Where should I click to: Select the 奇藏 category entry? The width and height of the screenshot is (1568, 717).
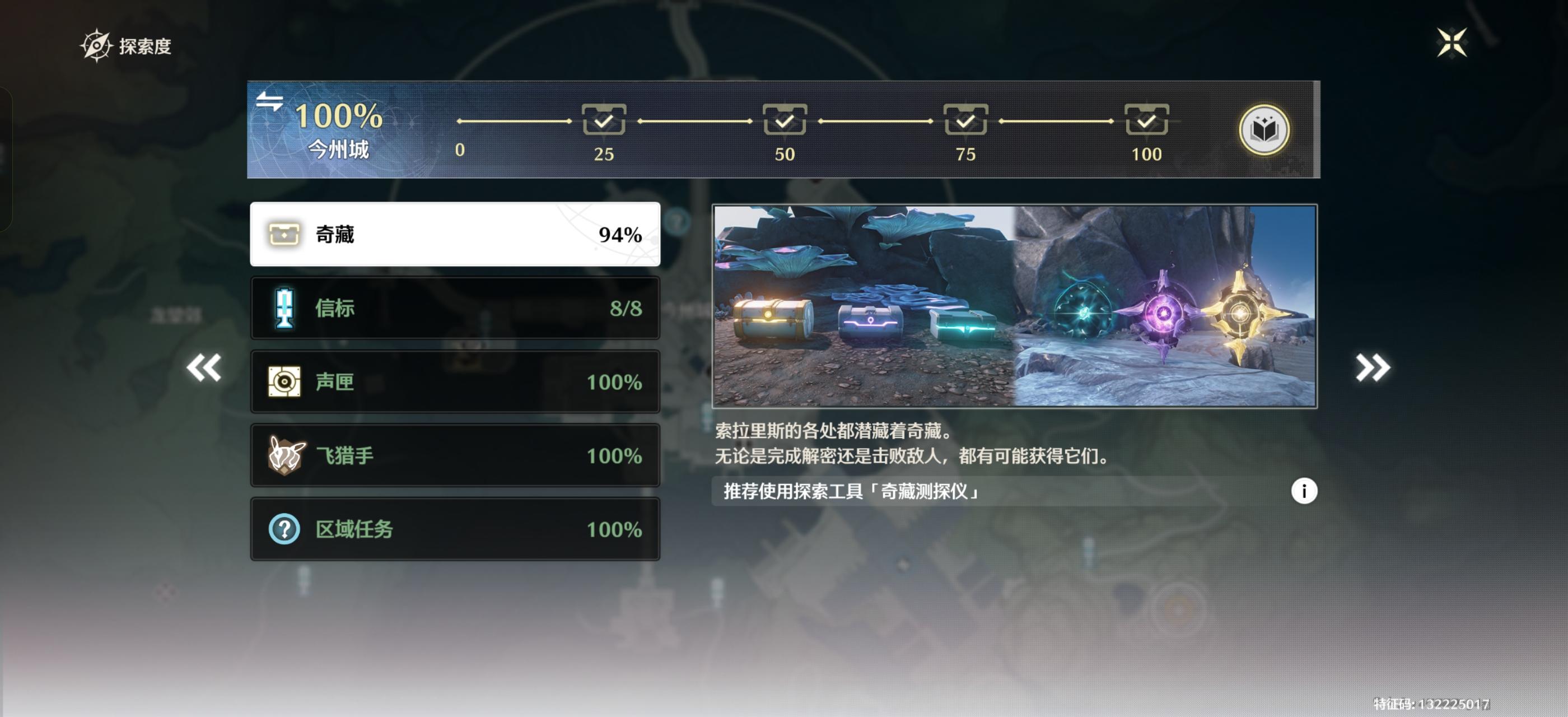[x=455, y=235]
